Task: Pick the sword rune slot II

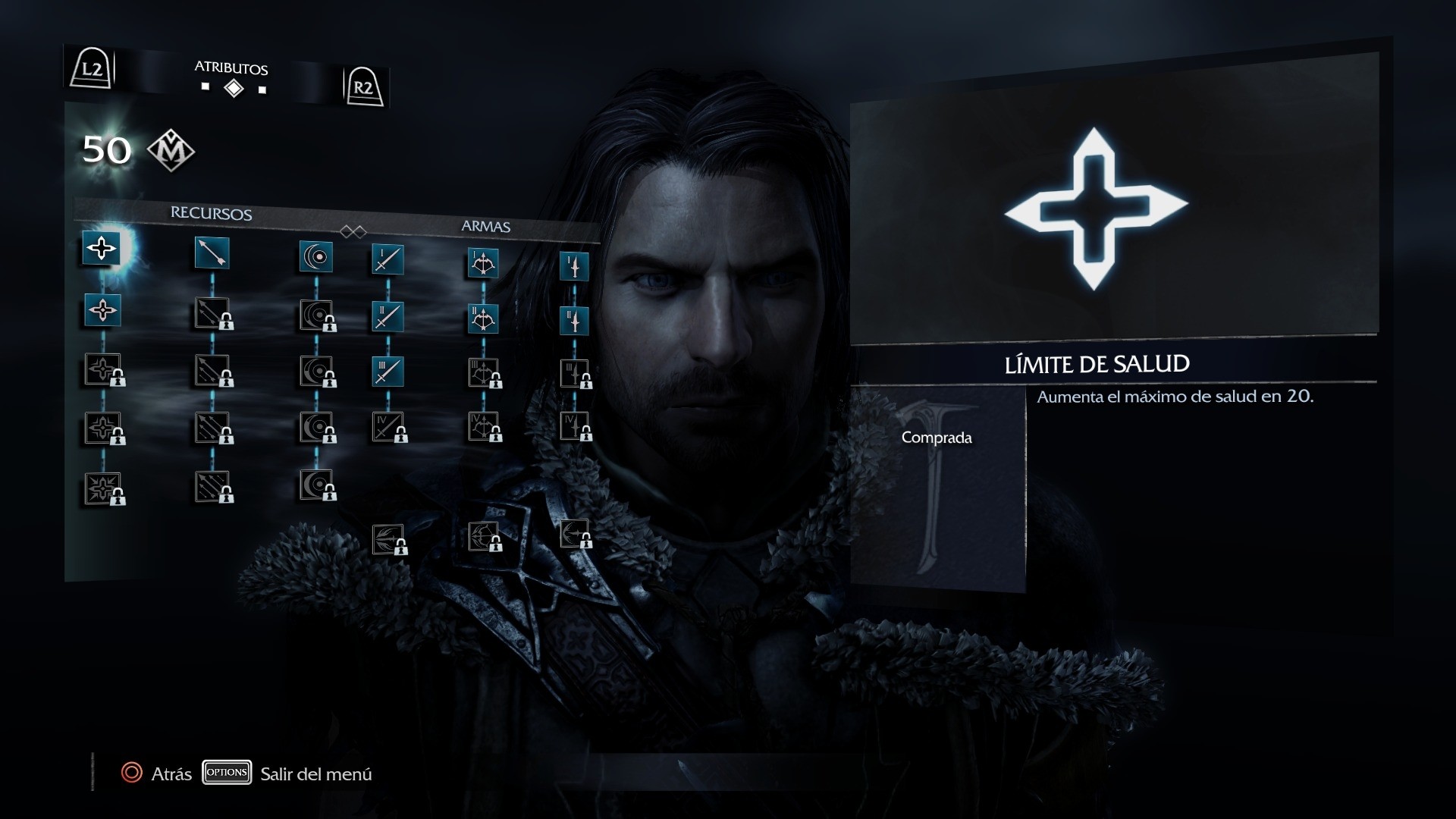Action: point(388,316)
